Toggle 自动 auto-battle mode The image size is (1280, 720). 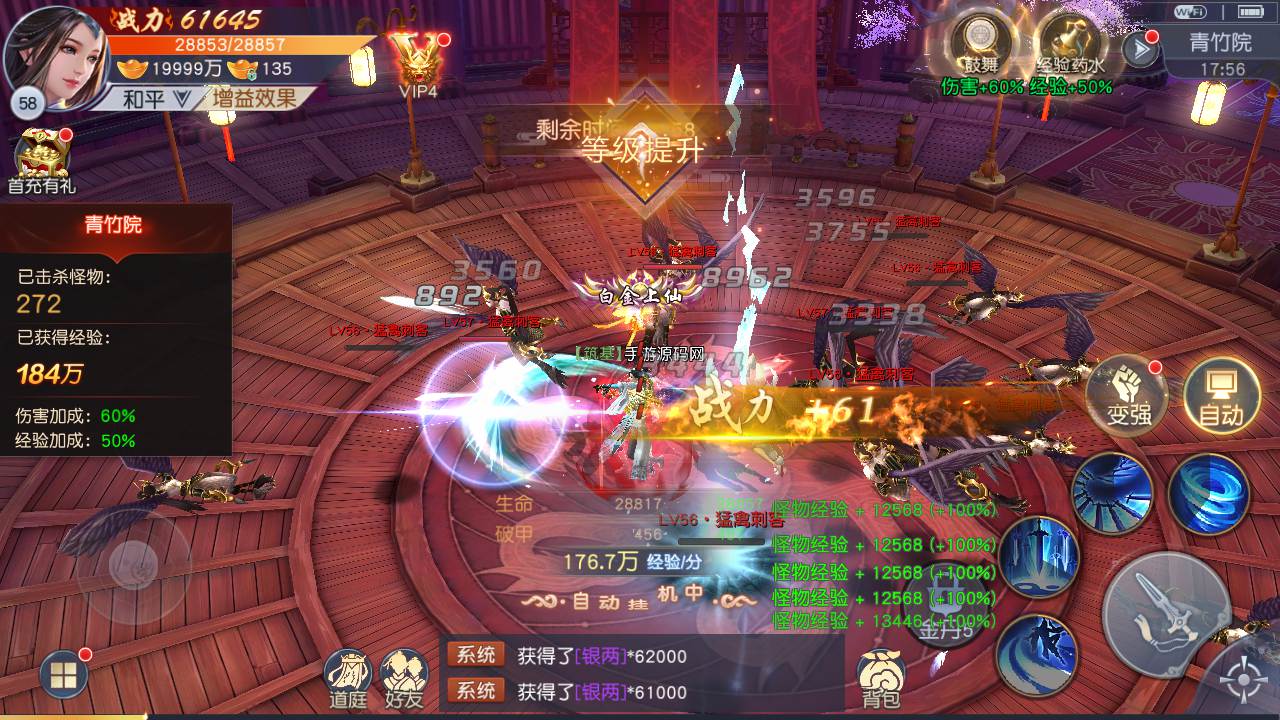point(1220,395)
